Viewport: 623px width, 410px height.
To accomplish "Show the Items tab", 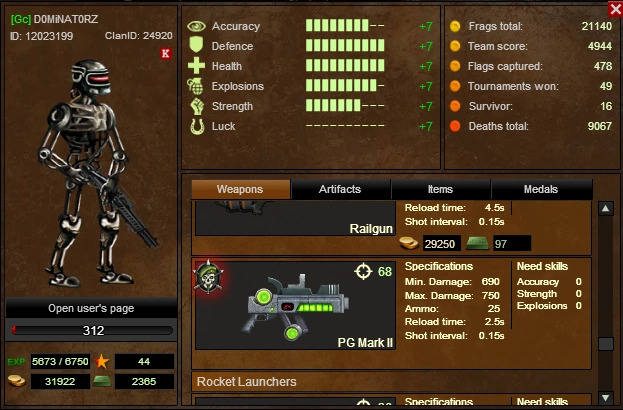I will coord(440,189).
